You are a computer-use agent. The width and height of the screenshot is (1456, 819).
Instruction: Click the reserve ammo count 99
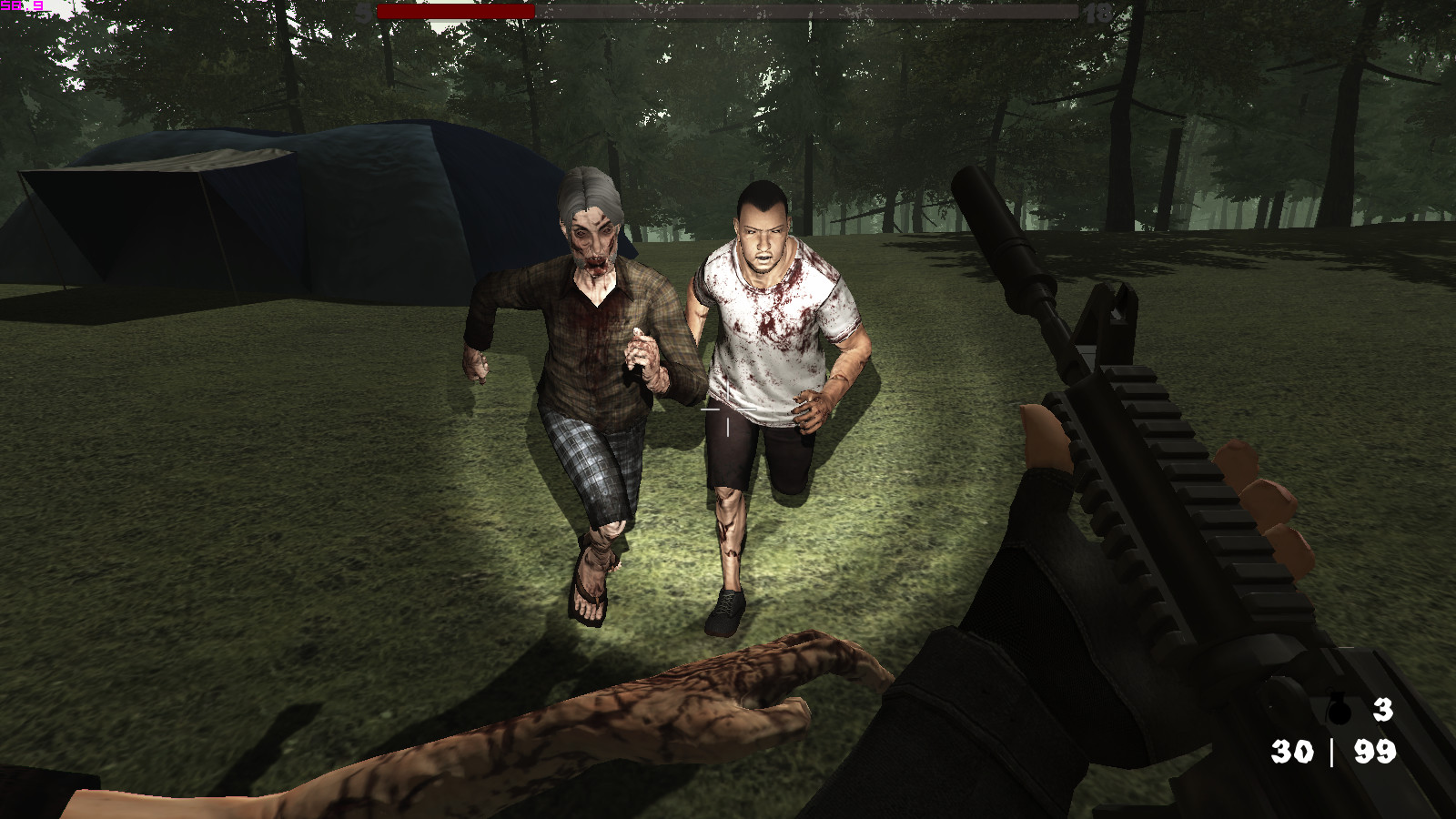tap(1376, 753)
